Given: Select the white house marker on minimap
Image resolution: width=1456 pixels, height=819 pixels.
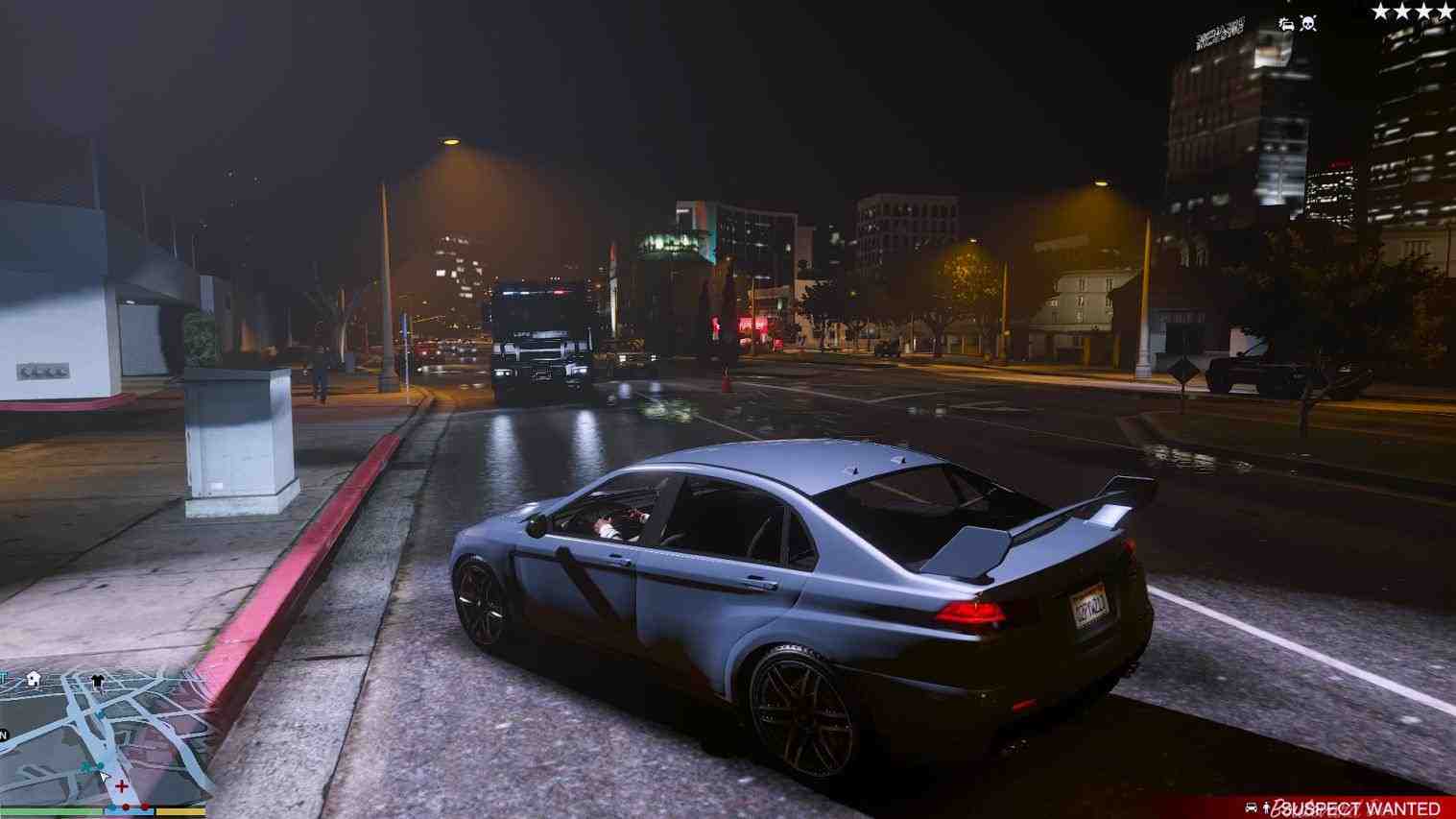Looking at the screenshot, I should 34,679.
